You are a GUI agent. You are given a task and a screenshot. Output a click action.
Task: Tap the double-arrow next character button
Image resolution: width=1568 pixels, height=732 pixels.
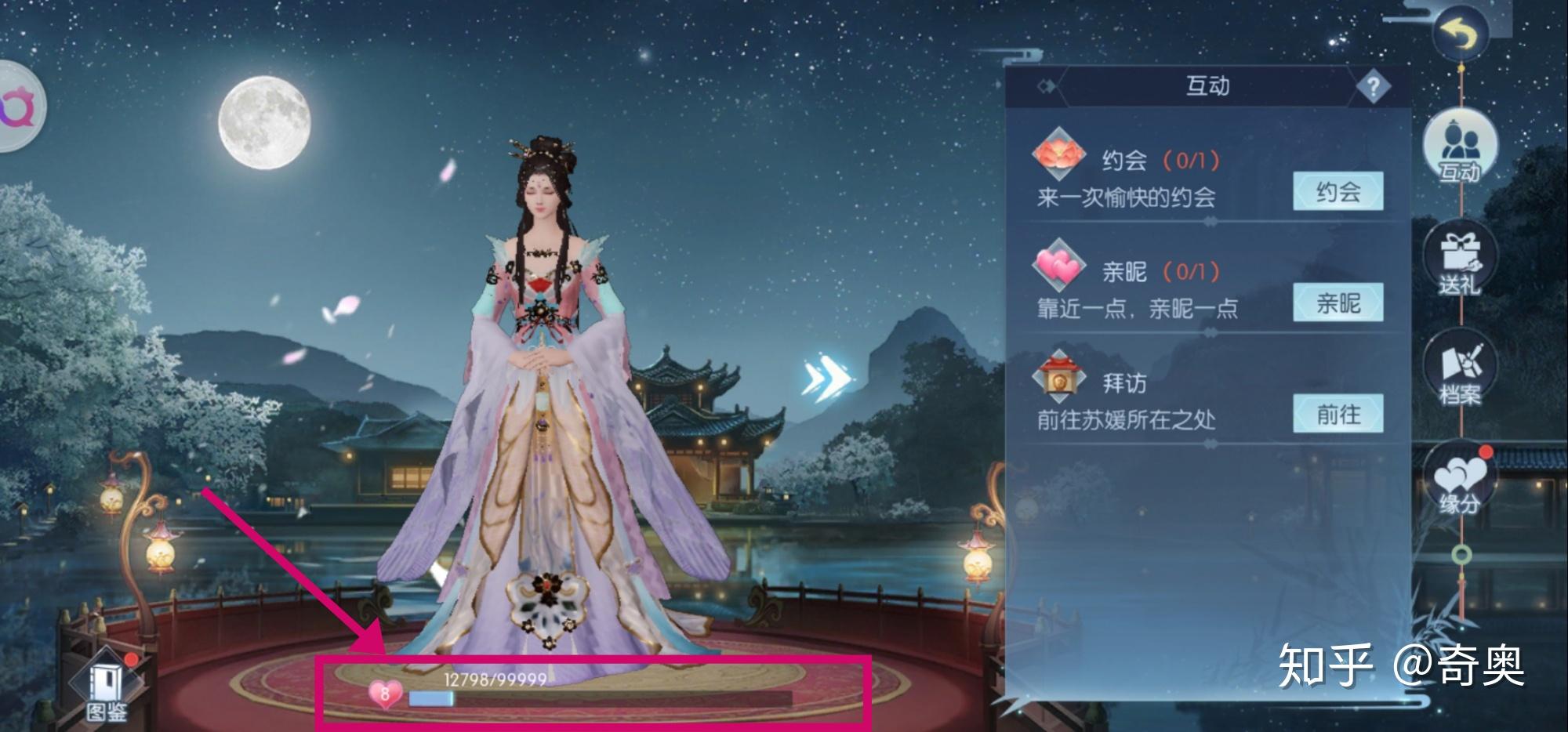826,378
